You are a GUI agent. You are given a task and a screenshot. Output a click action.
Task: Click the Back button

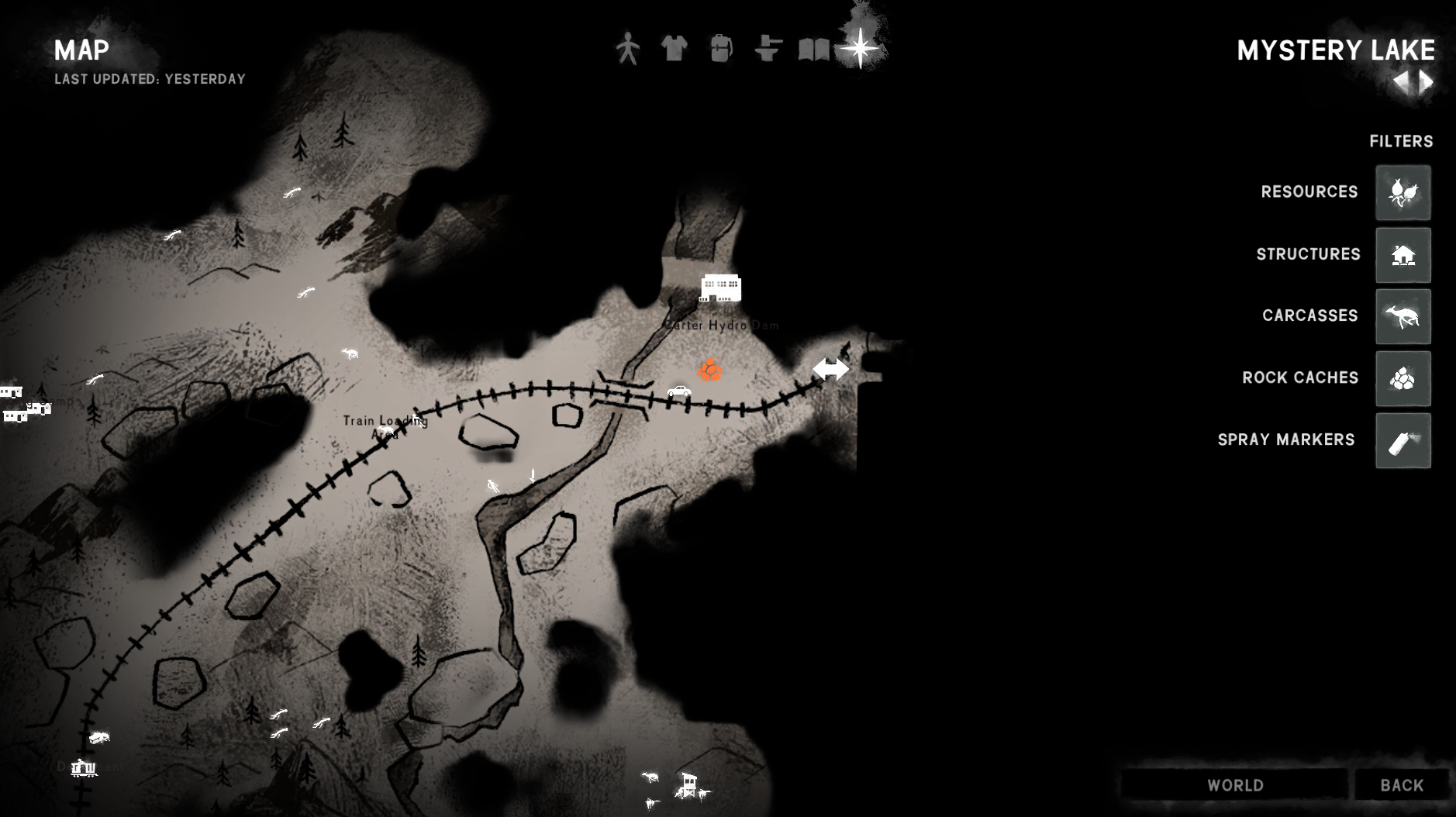[1402, 785]
